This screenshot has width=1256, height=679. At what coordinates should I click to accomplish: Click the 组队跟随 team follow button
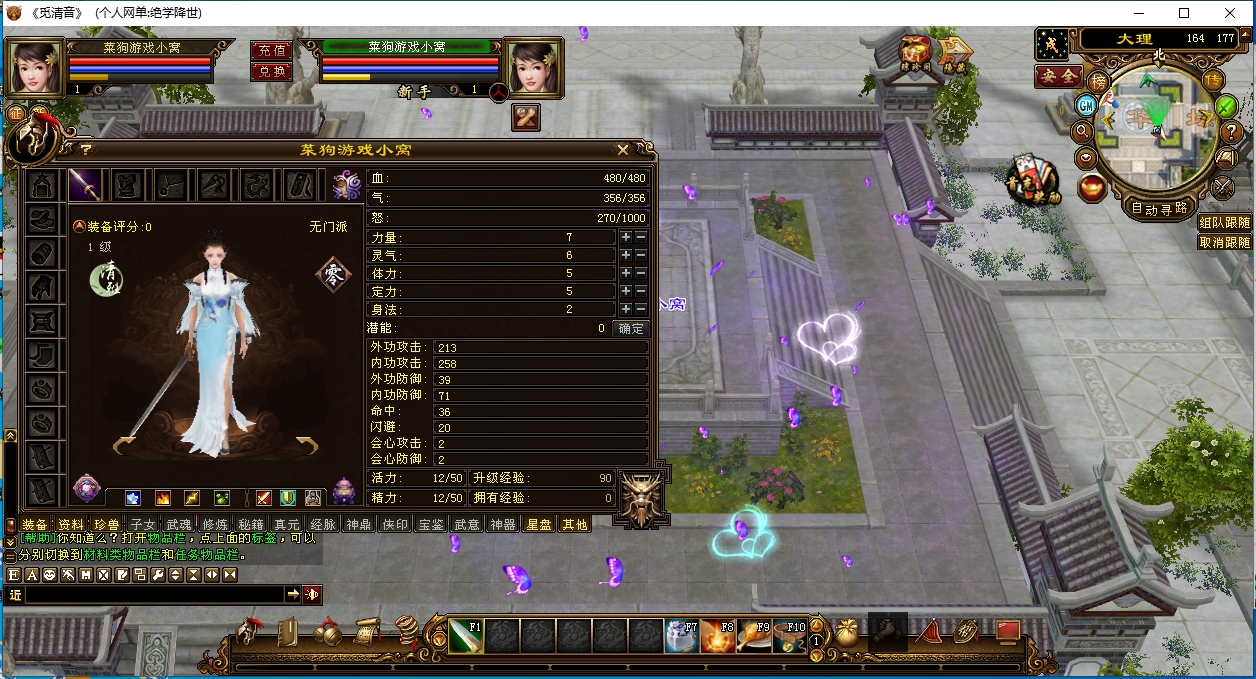tap(1225, 223)
